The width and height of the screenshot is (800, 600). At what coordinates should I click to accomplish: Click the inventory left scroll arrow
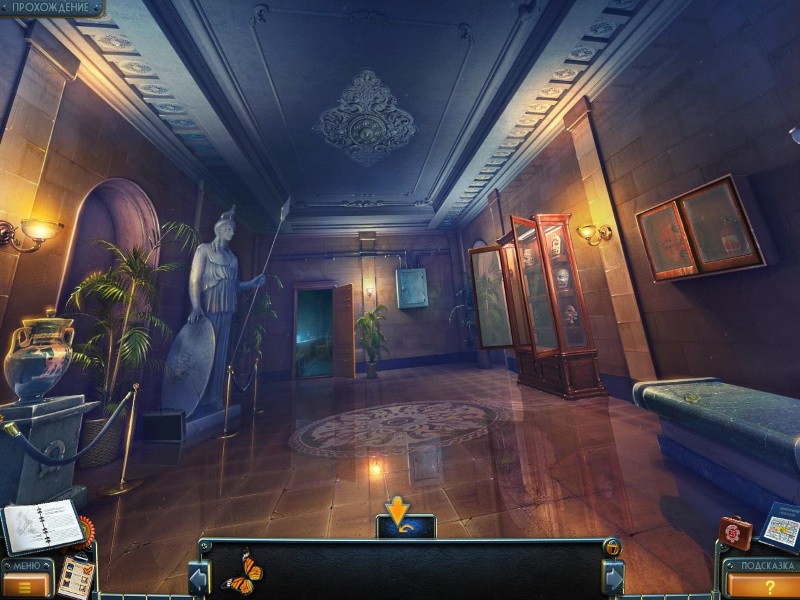tap(199, 578)
